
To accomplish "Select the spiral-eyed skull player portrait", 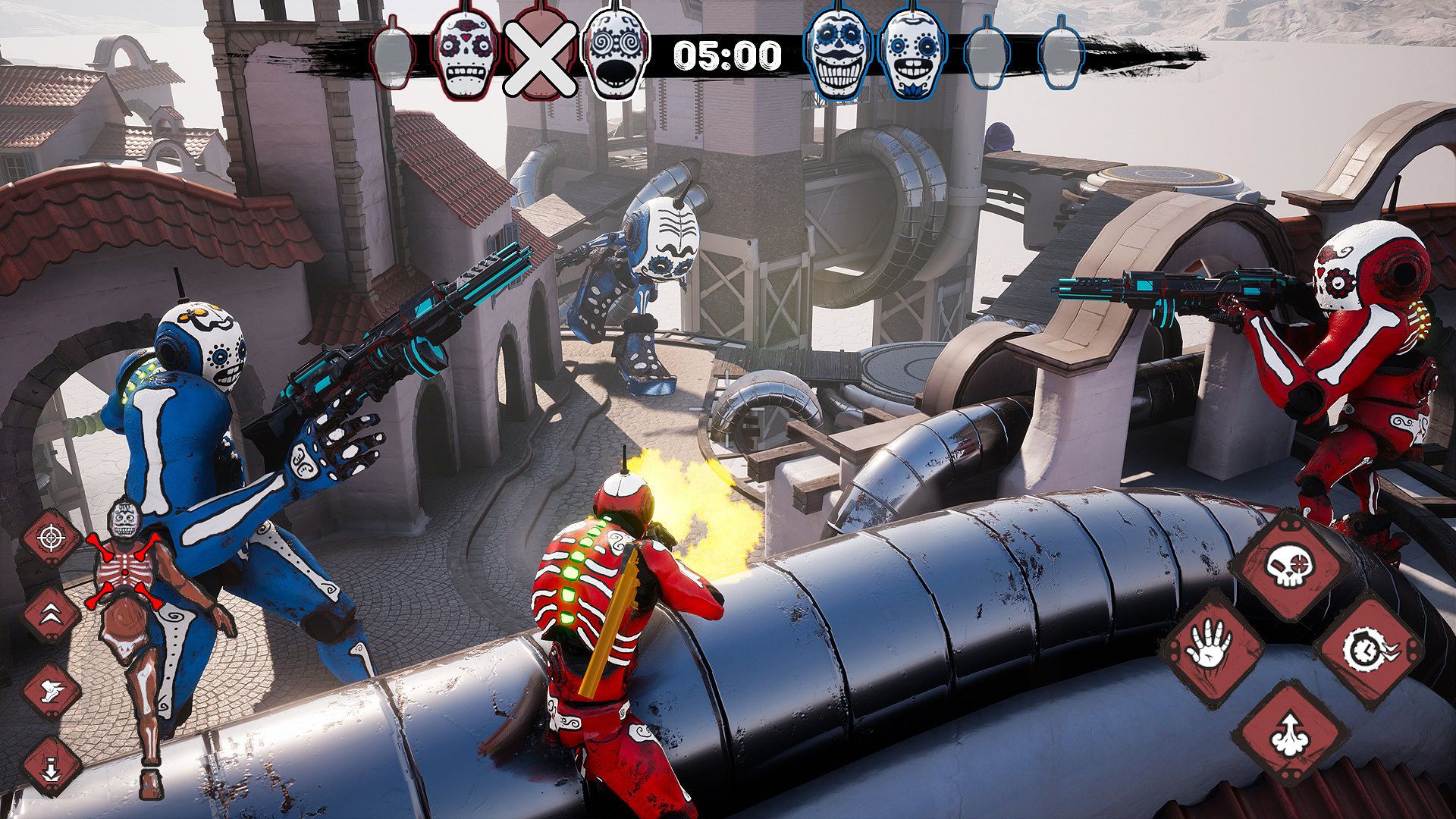I will coord(616,56).
